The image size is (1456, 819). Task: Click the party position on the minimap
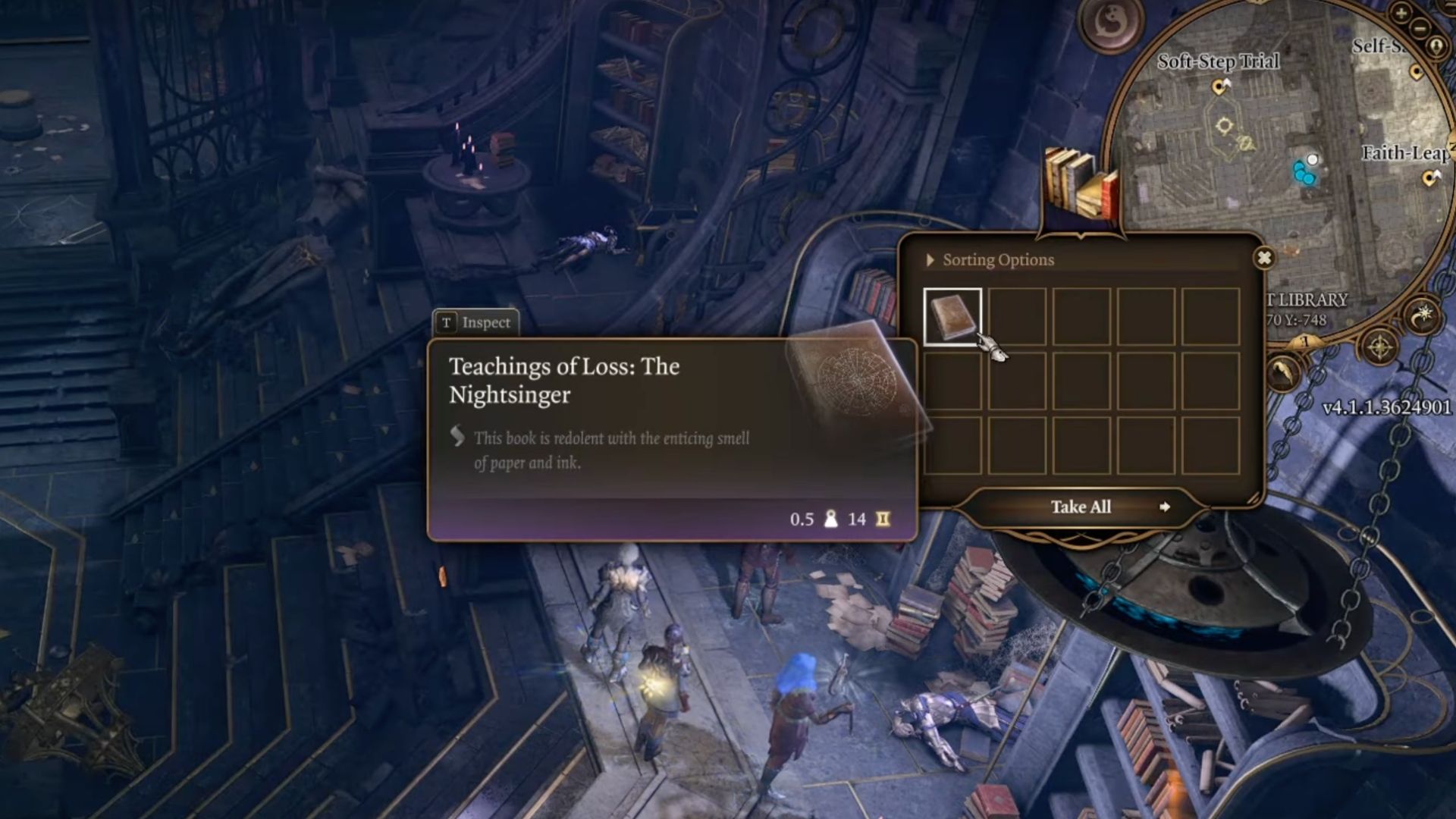pos(1304,171)
